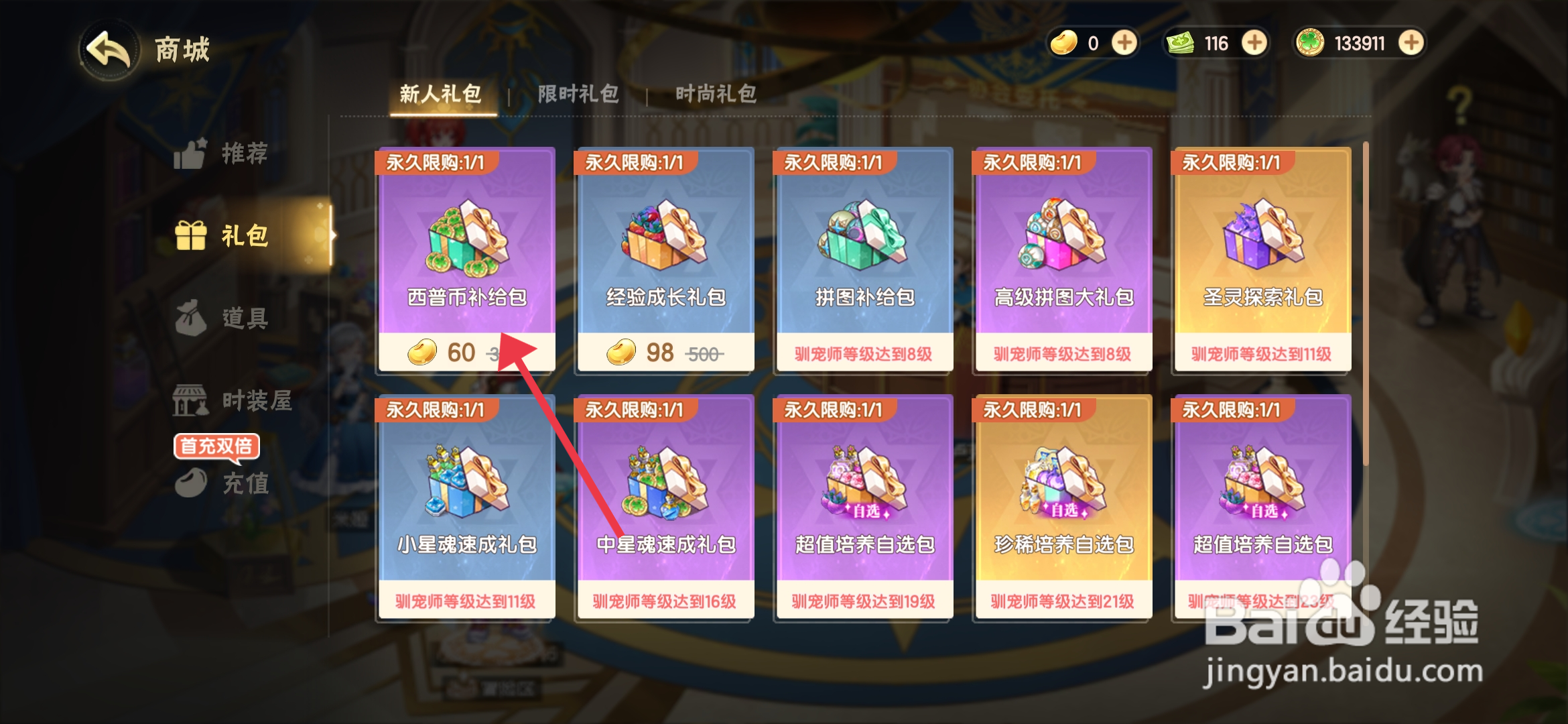This screenshot has width=1568, height=724.
Task: Select the 推荐 sidebar icon
Action: click(221, 154)
